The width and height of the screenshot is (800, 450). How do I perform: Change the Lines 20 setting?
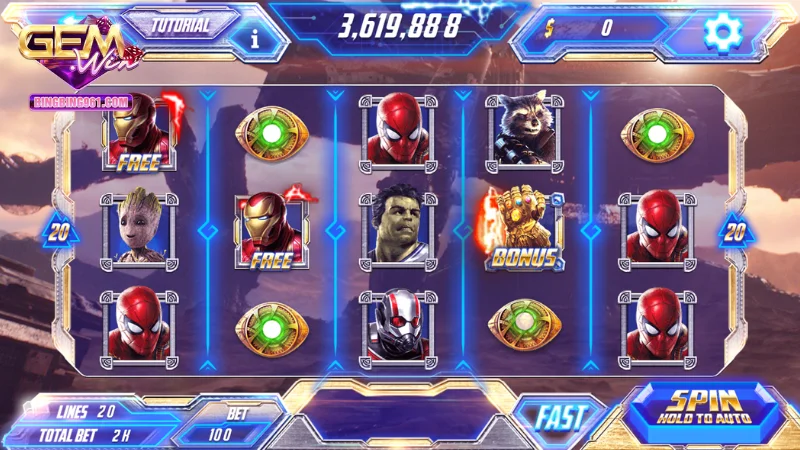point(88,411)
